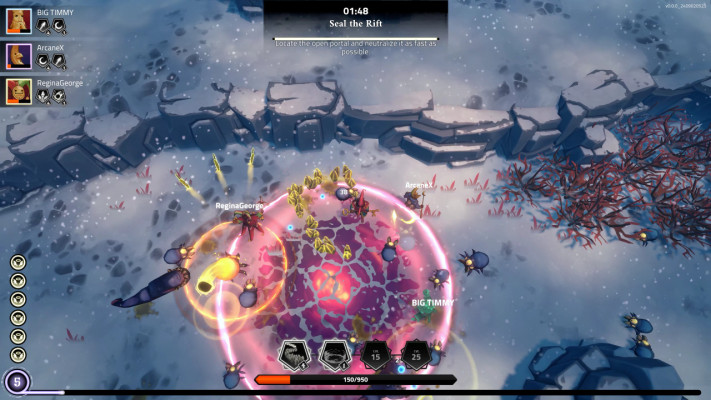Click the level 5 badge
Screen dimensions: 711x400
click(x=15, y=381)
